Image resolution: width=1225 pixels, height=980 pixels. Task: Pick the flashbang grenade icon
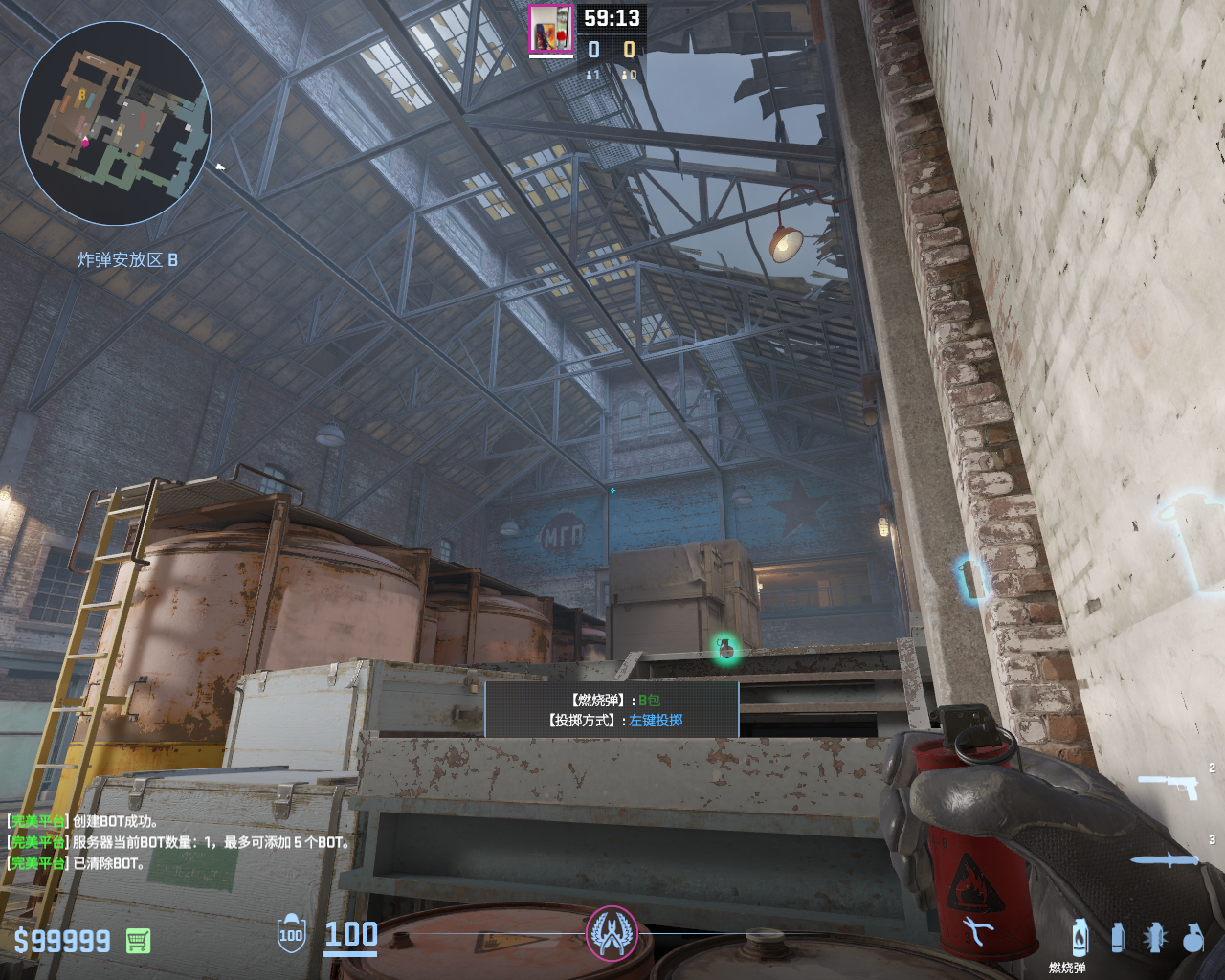tap(1154, 938)
